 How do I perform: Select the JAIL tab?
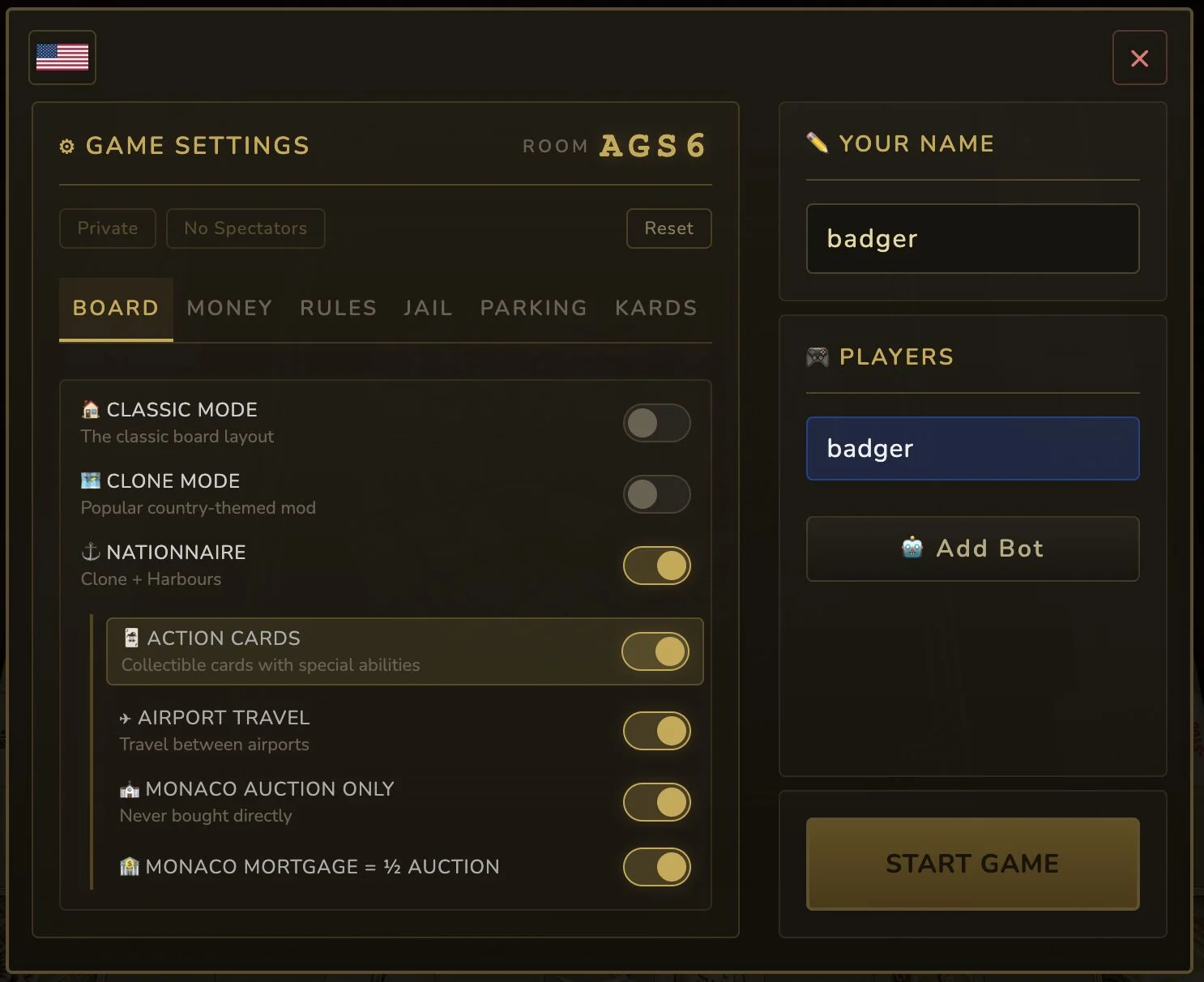pyautogui.click(x=428, y=308)
